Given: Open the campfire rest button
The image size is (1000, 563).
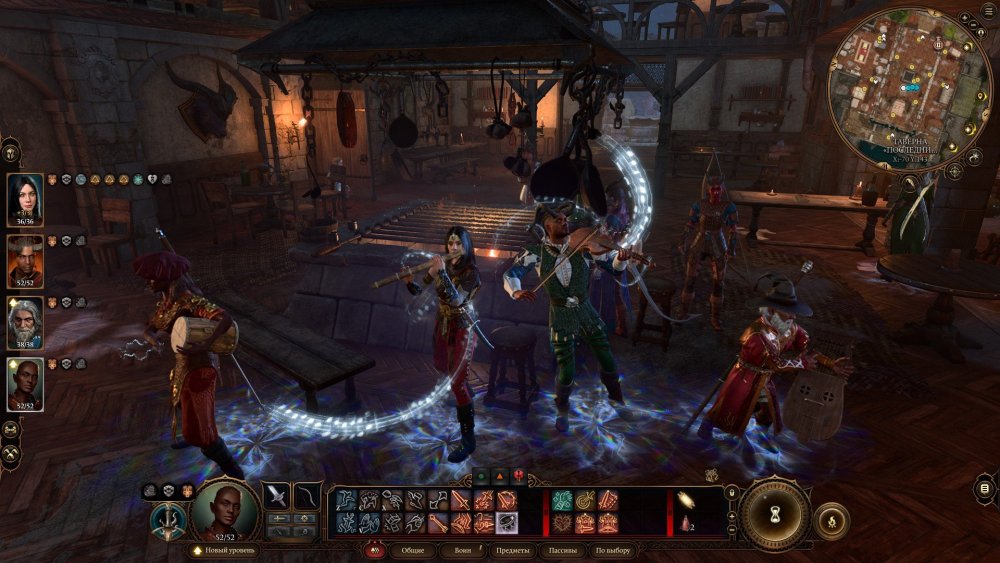Looking at the screenshot, I should click(832, 521).
